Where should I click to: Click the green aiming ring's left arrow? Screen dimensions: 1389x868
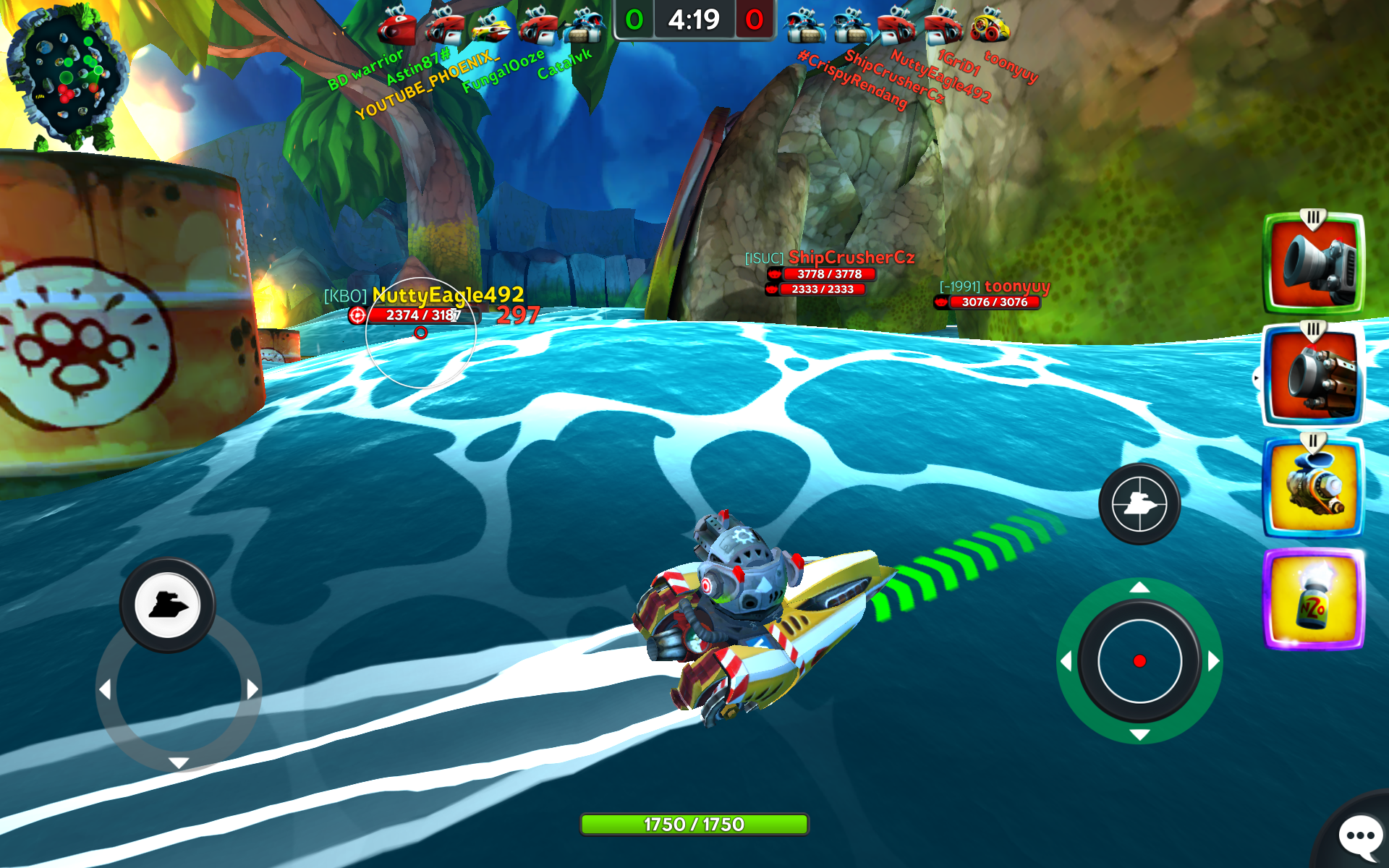(1066, 661)
